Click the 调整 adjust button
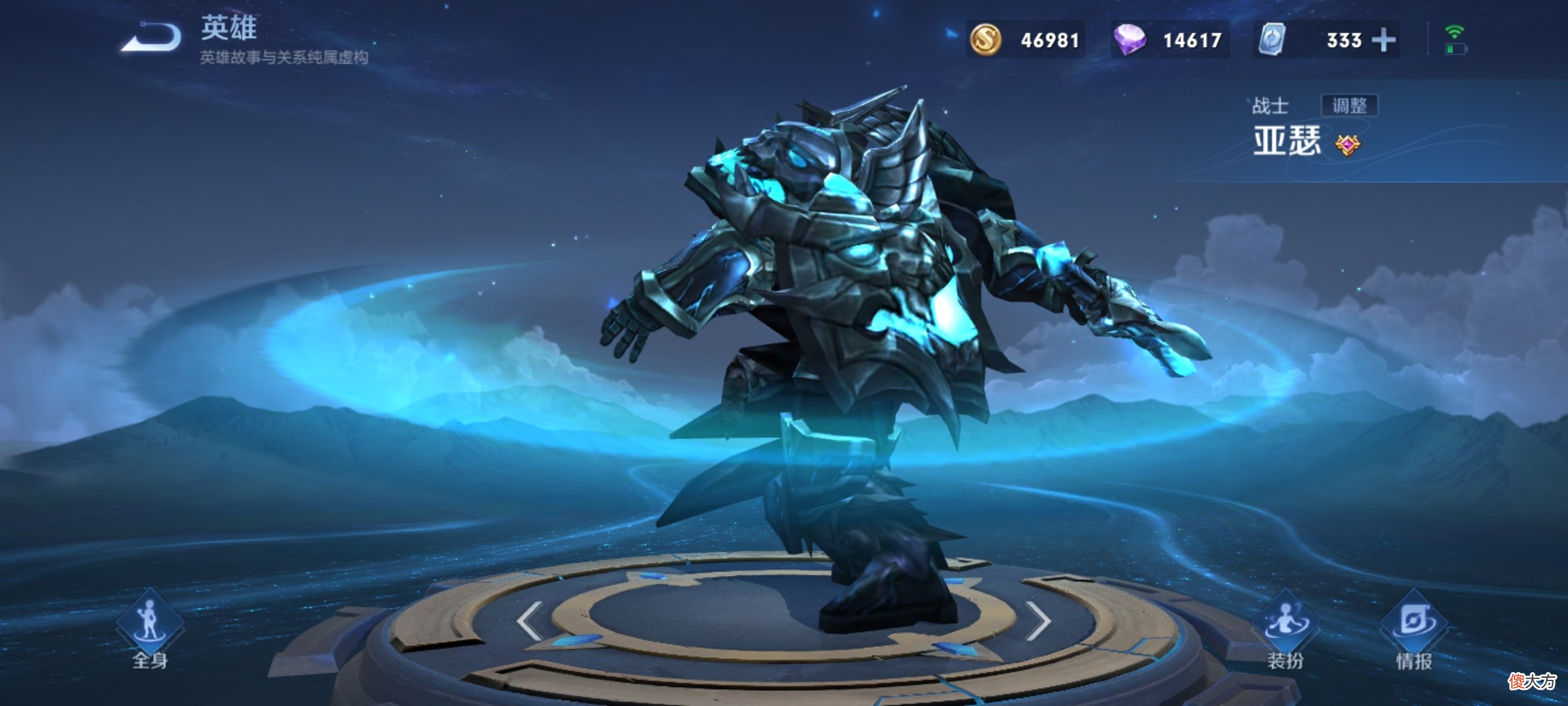This screenshot has width=1568, height=706. [1349, 105]
